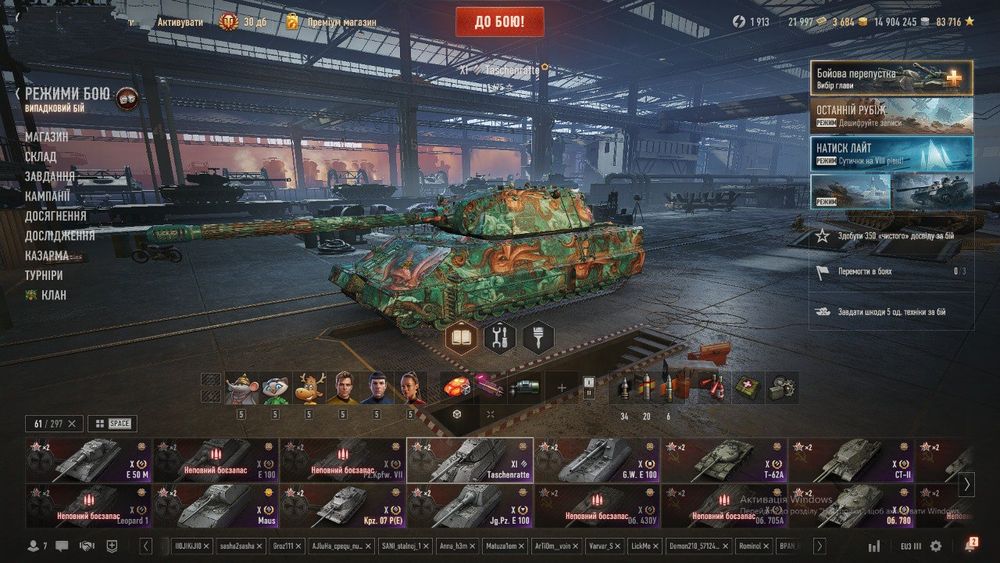This screenshot has height=563, width=1000.
Task: Open the КЛАН clan page
Action: pos(52,295)
